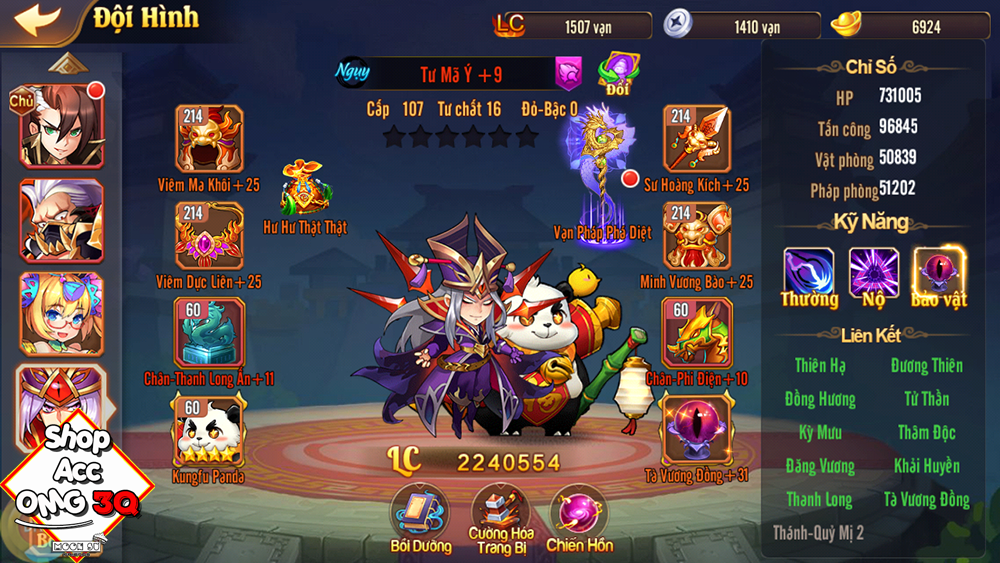Choose the blonde girl with glasses portrait
The width and height of the screenshot is (1000, 563).
tap(61, 313)
